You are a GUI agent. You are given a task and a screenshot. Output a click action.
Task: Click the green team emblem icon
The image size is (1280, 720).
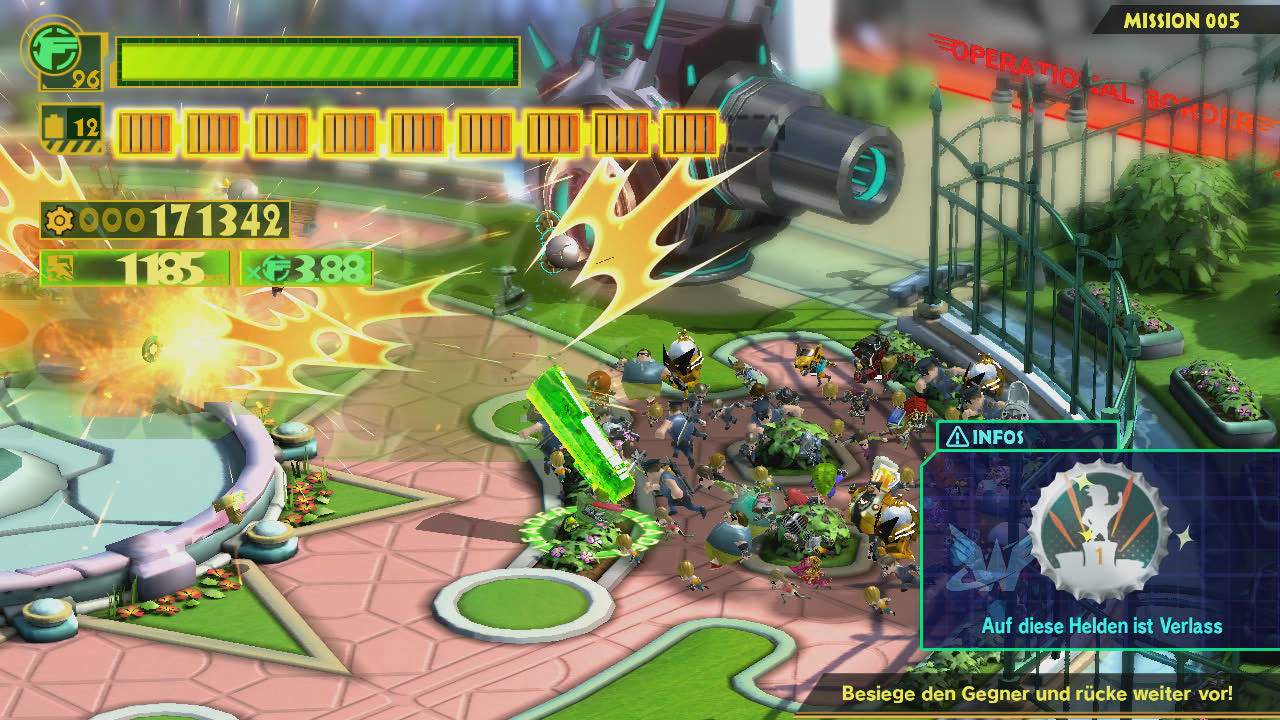click(x=55, y=49)
